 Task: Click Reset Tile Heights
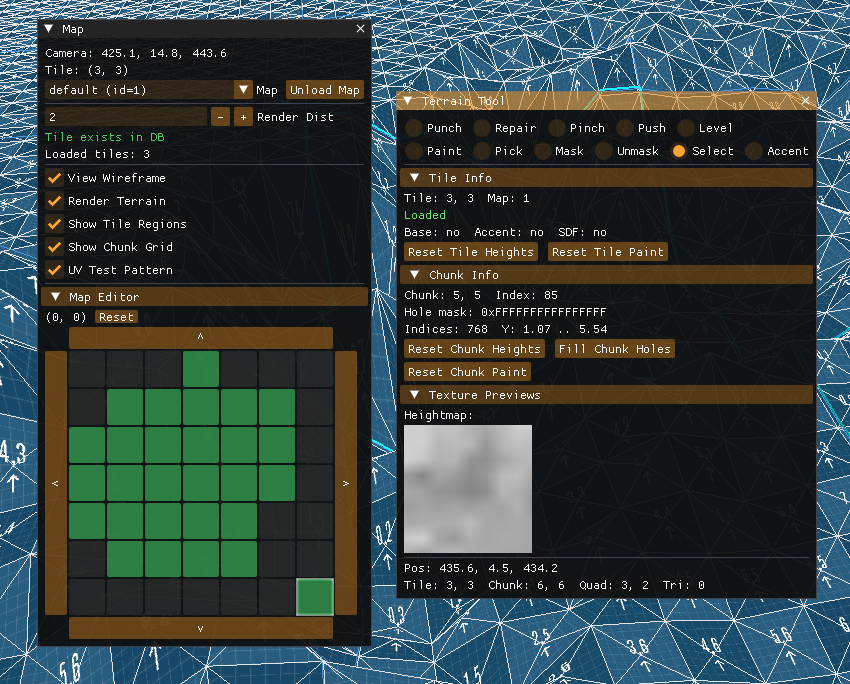[471, 252]
